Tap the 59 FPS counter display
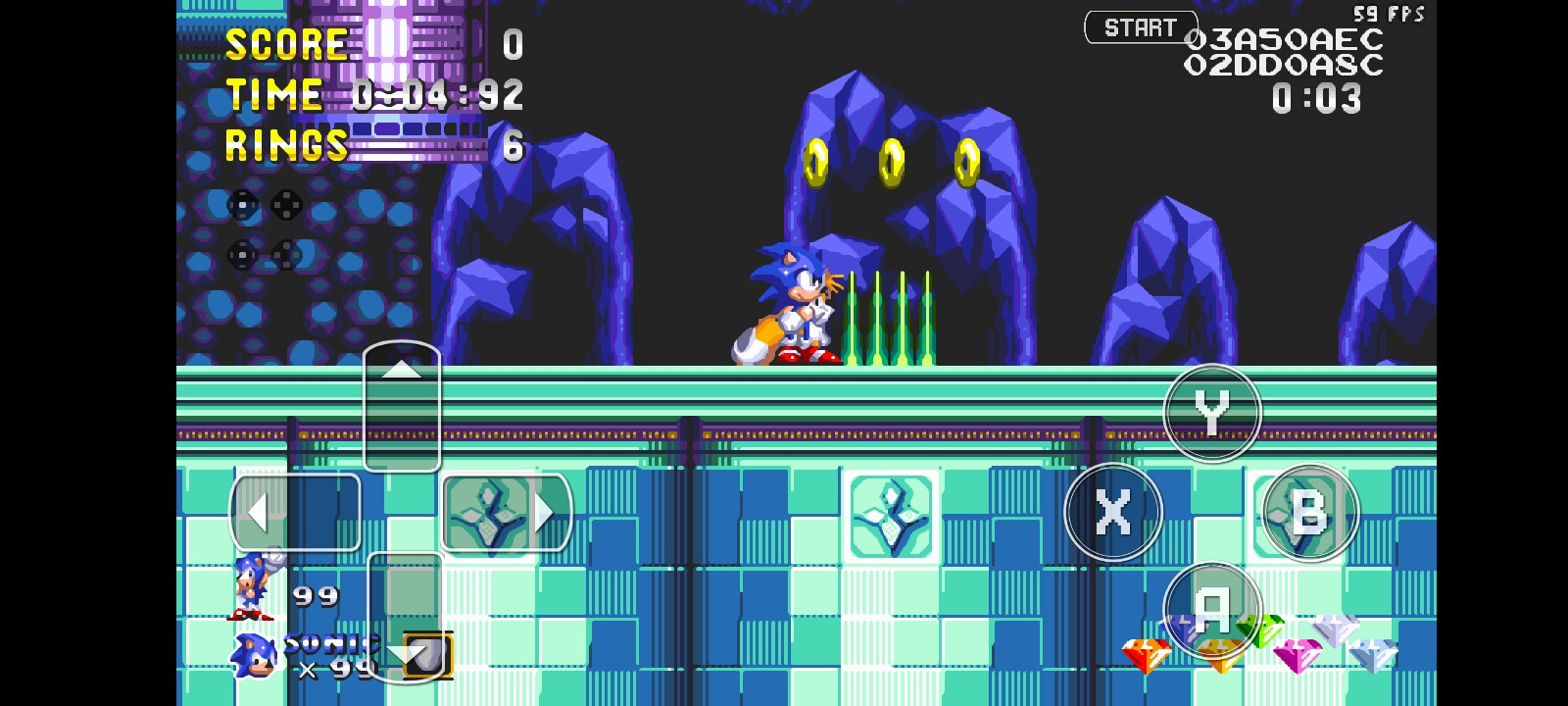The image size is (1568, 706). [1389, 14]
